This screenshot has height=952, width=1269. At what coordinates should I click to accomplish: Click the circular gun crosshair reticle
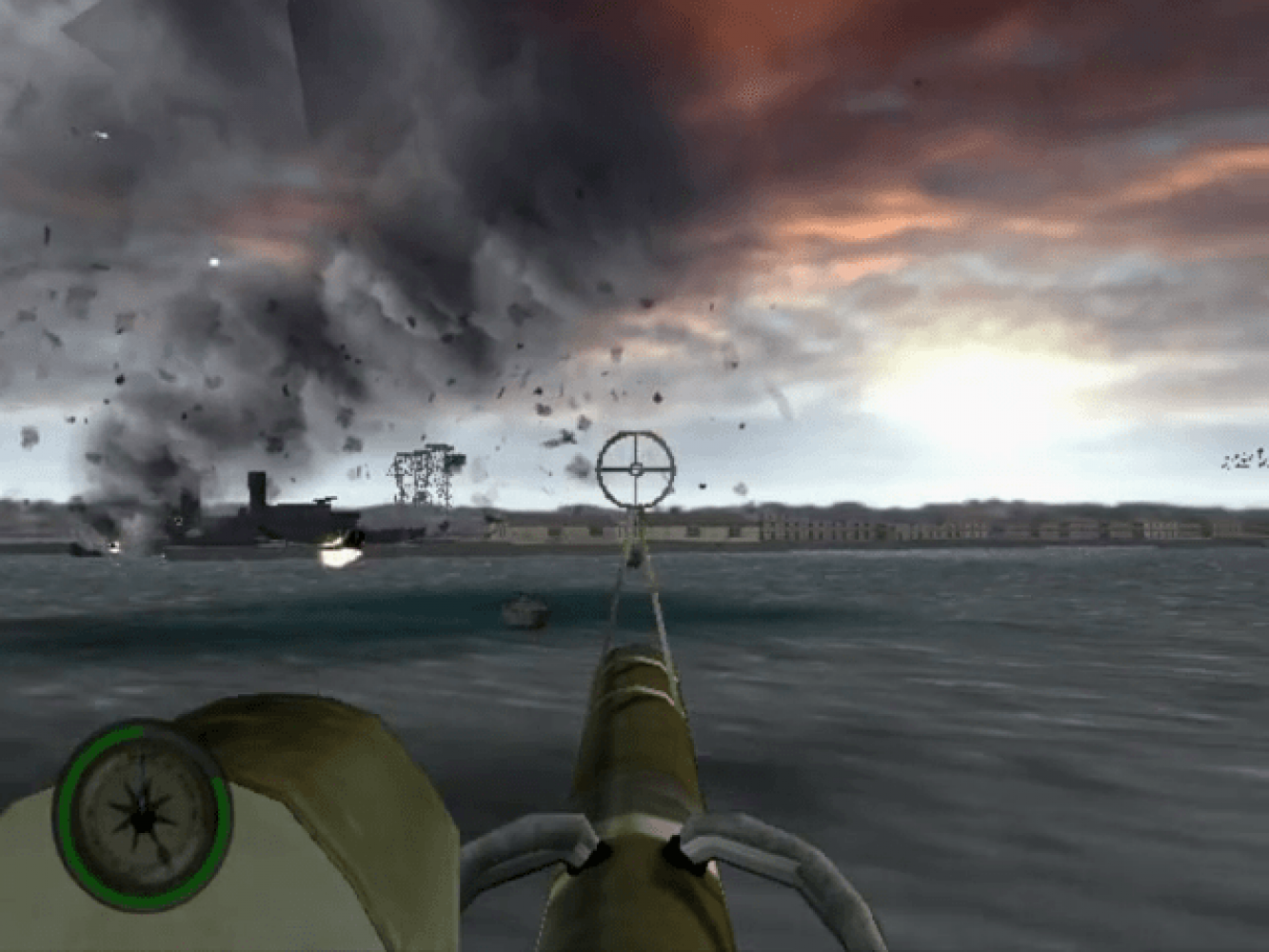click(635, 467)
